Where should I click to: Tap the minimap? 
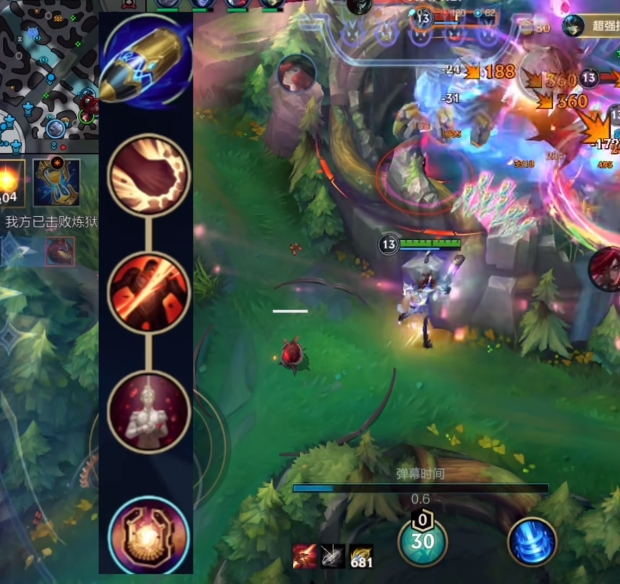(48, 70)
